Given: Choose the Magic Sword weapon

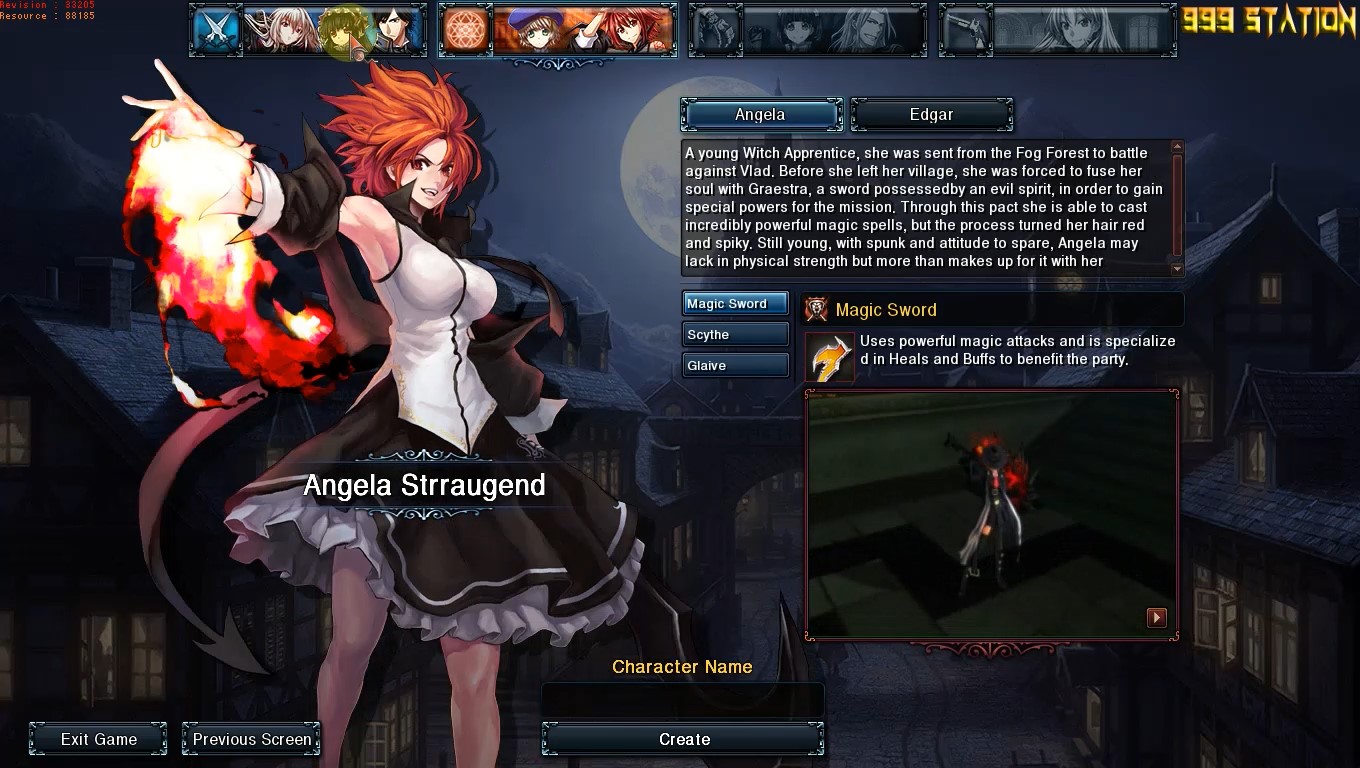Looking at the screenshot, I should (x=735, y=304).
